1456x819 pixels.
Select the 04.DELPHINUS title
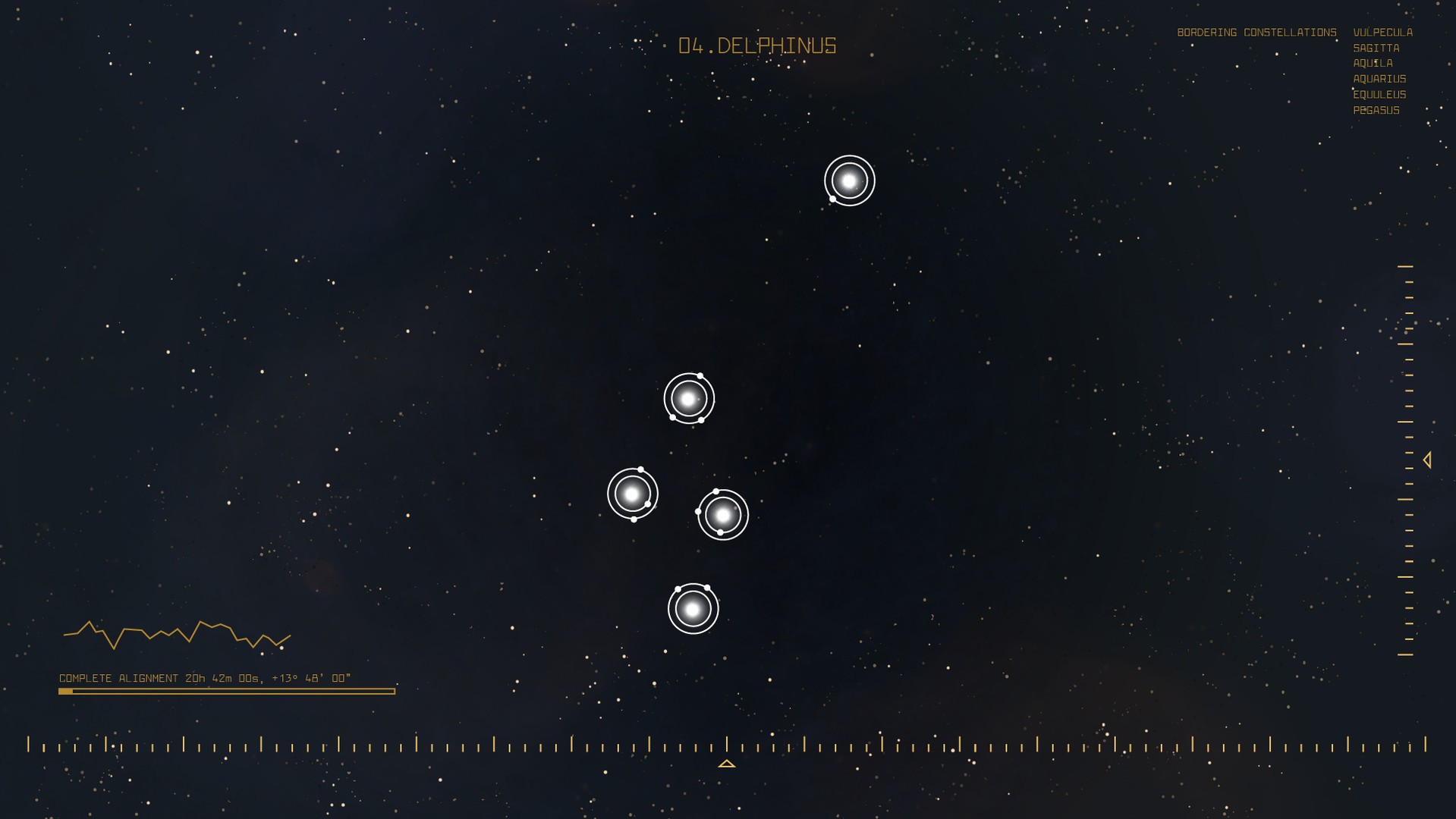pyautogui.click(x=756, y=46)
